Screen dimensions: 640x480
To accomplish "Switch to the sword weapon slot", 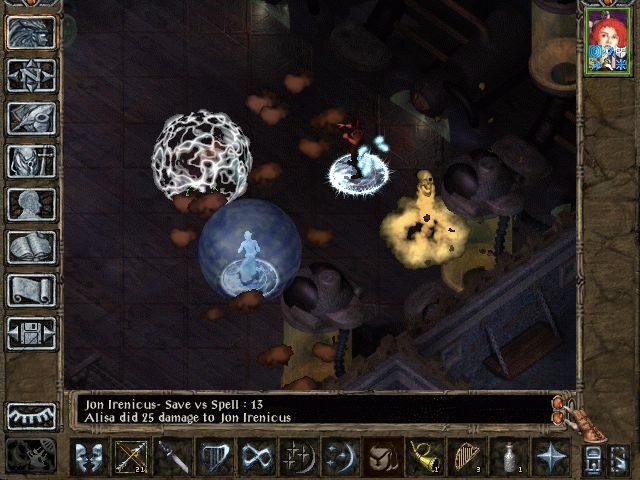I will (x=173, y=457).
